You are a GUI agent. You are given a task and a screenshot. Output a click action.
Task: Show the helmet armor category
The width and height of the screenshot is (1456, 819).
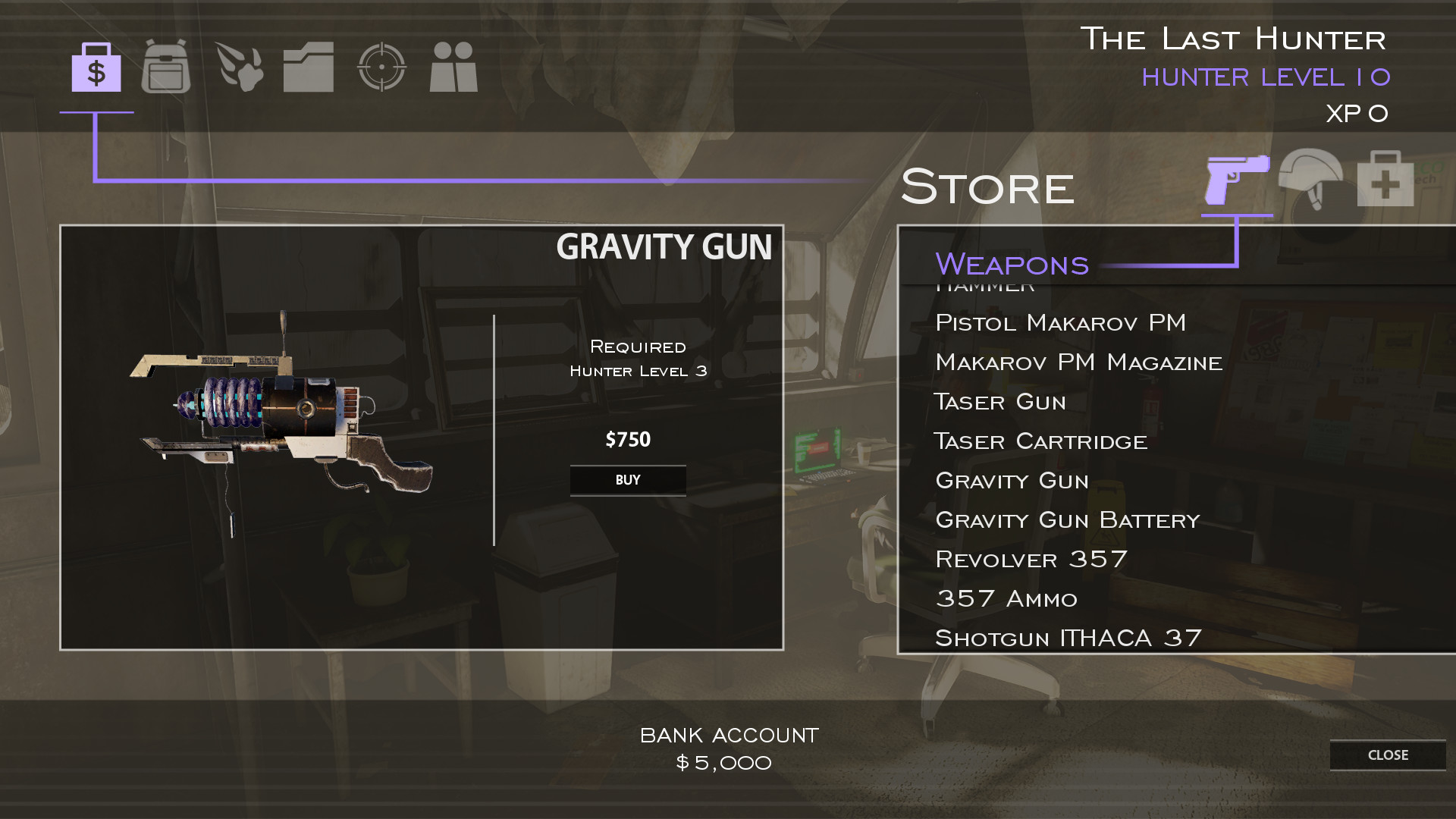[1310, 180]
